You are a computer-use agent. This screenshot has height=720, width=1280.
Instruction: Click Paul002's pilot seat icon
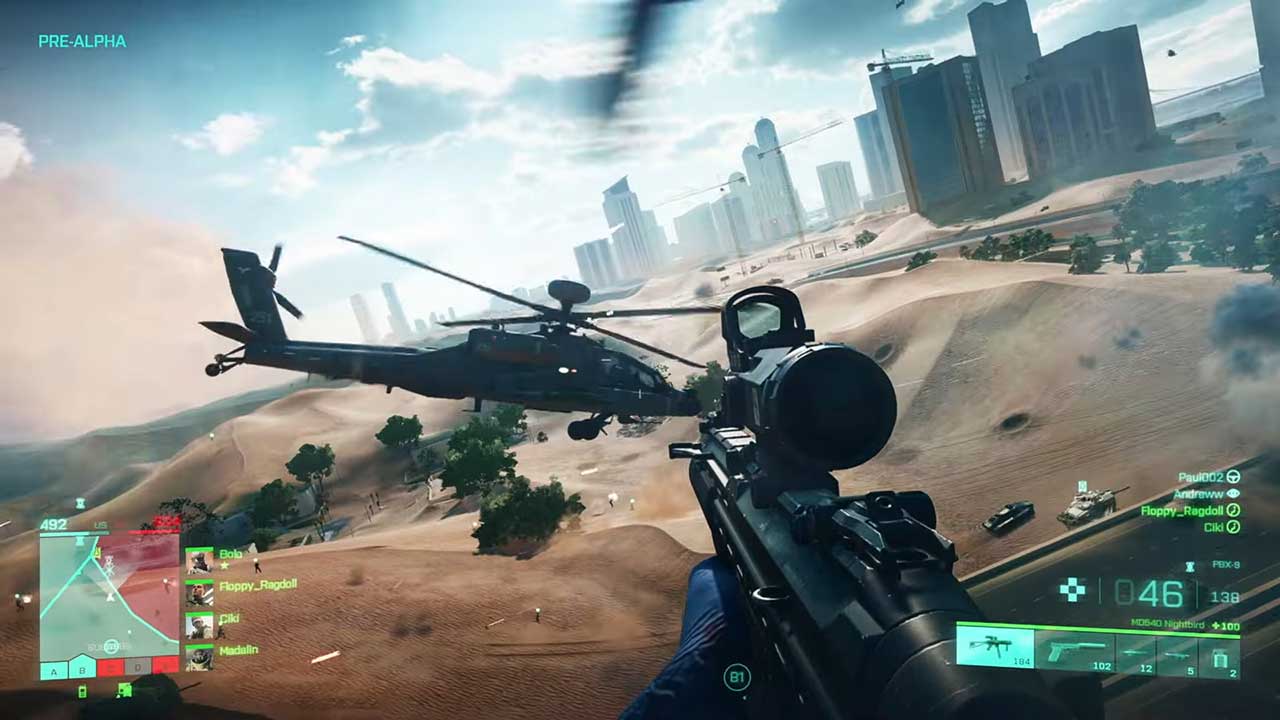pyautogui.click(x=1233, y=478)
